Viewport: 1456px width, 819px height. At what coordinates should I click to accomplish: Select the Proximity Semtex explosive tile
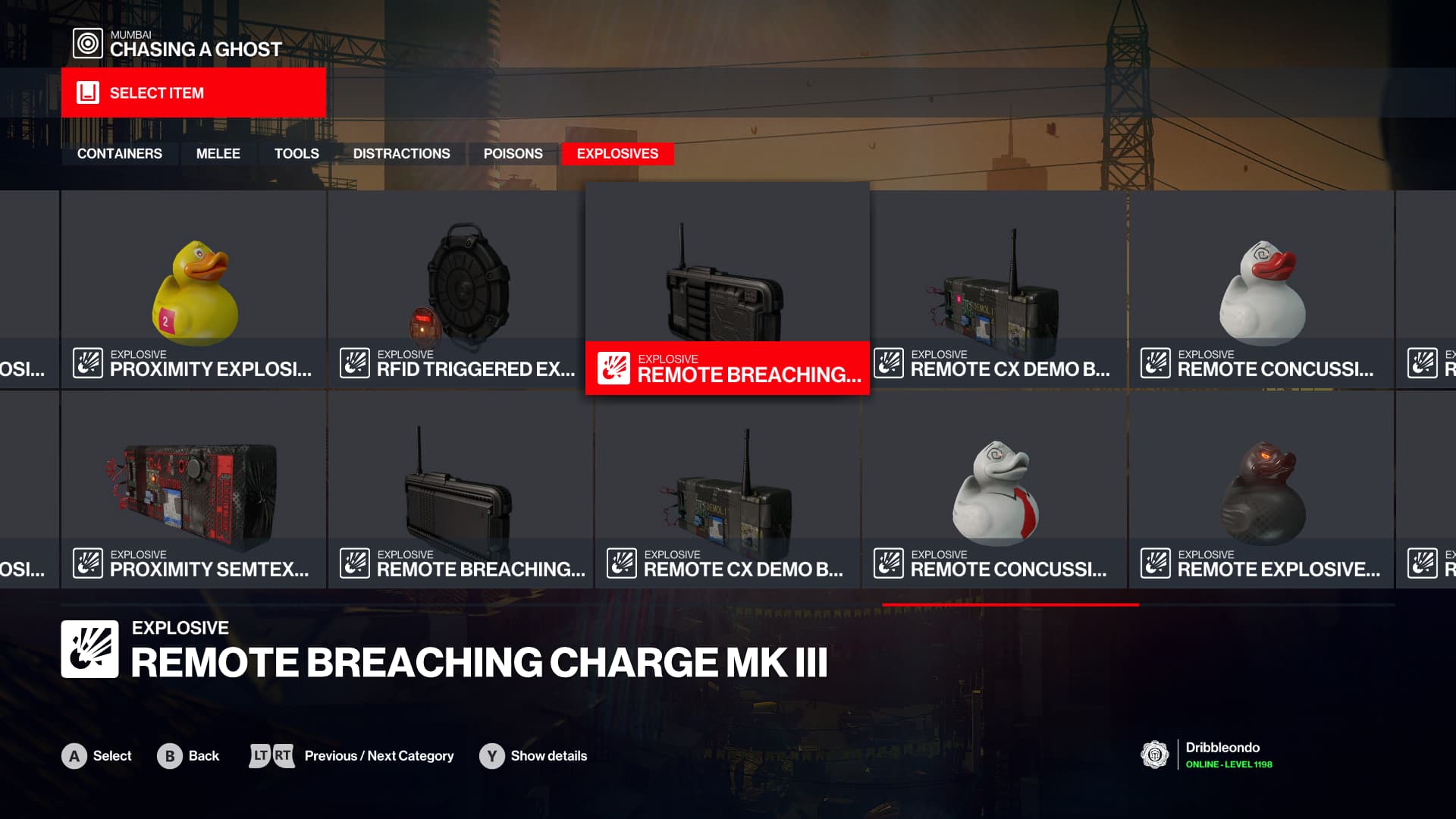[x=194, y=491]
